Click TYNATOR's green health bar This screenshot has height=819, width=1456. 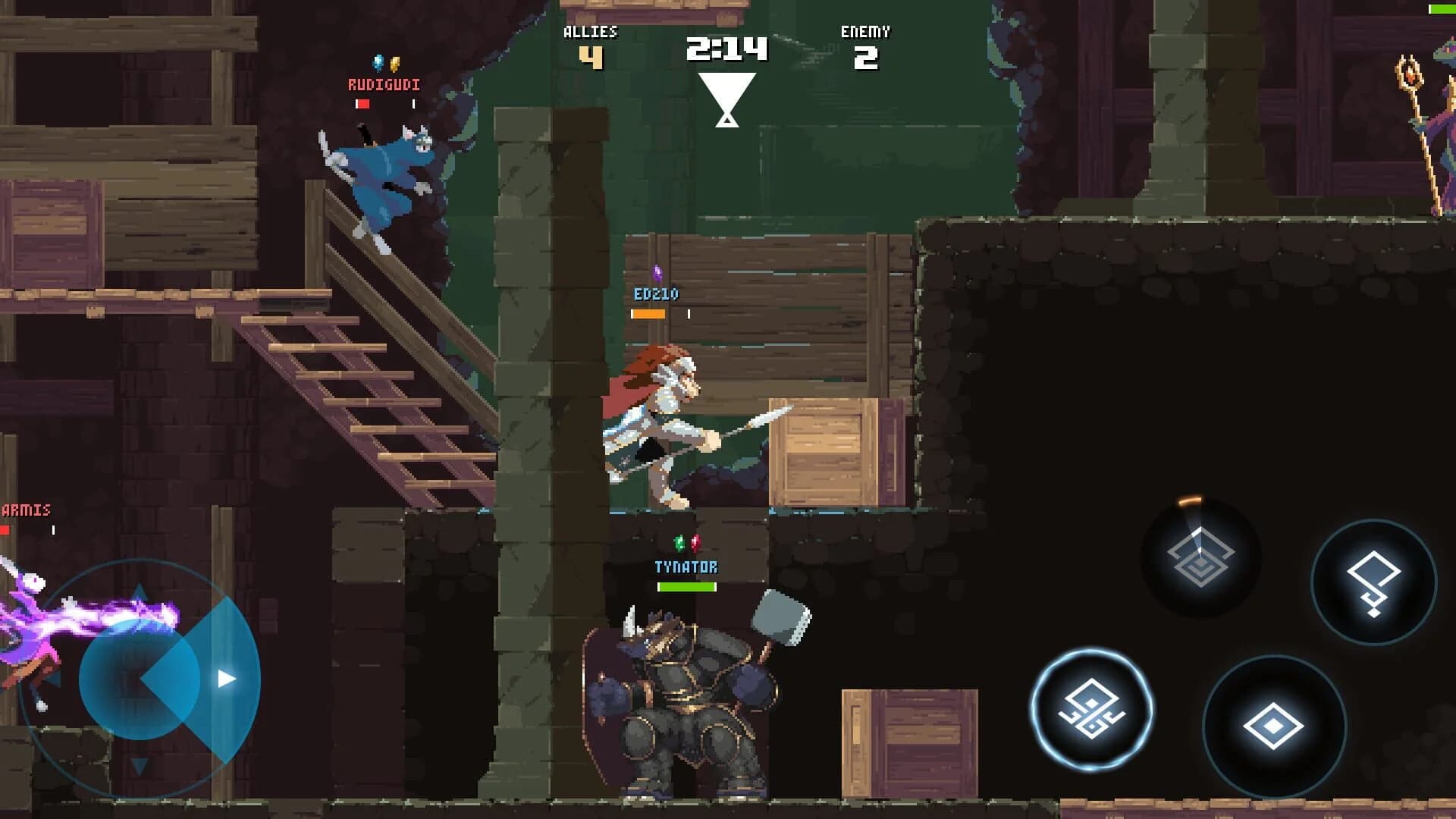tap(682, 586)
